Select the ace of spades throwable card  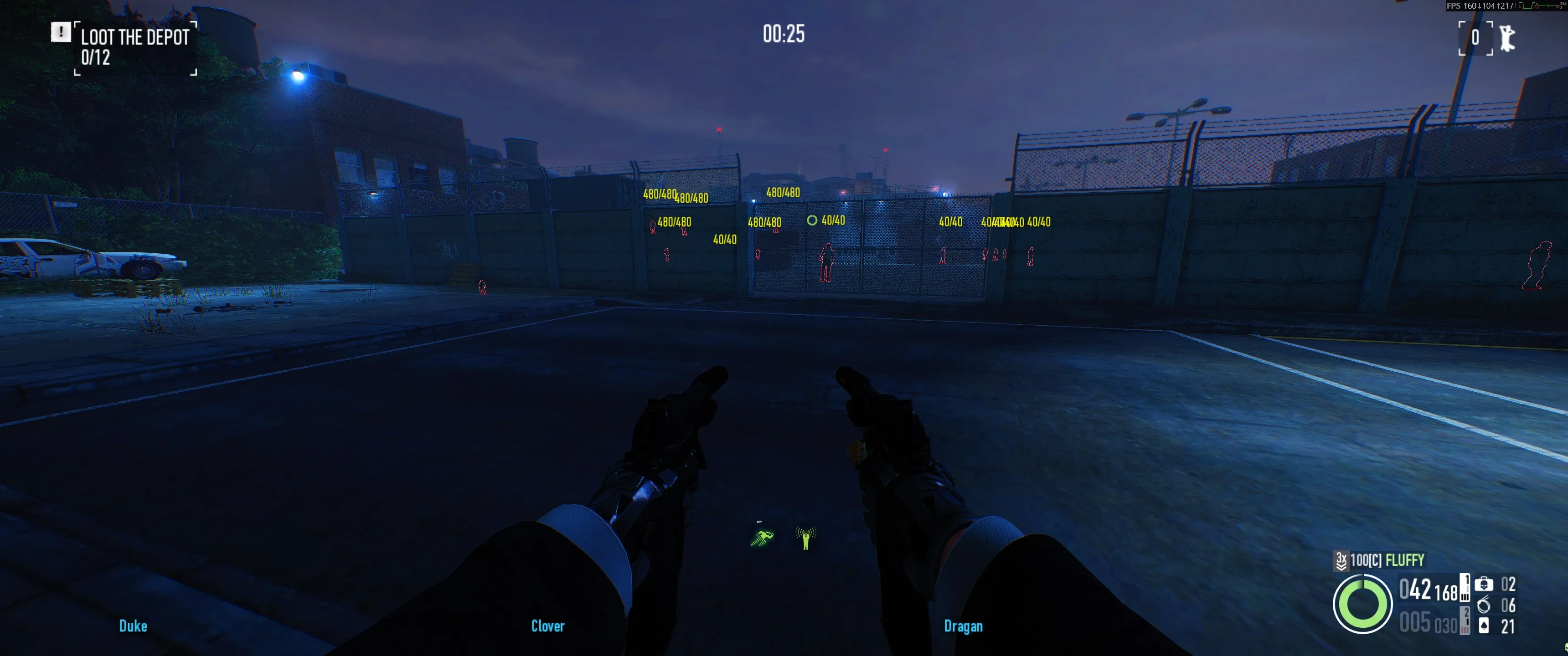[x=1483, y=625]
